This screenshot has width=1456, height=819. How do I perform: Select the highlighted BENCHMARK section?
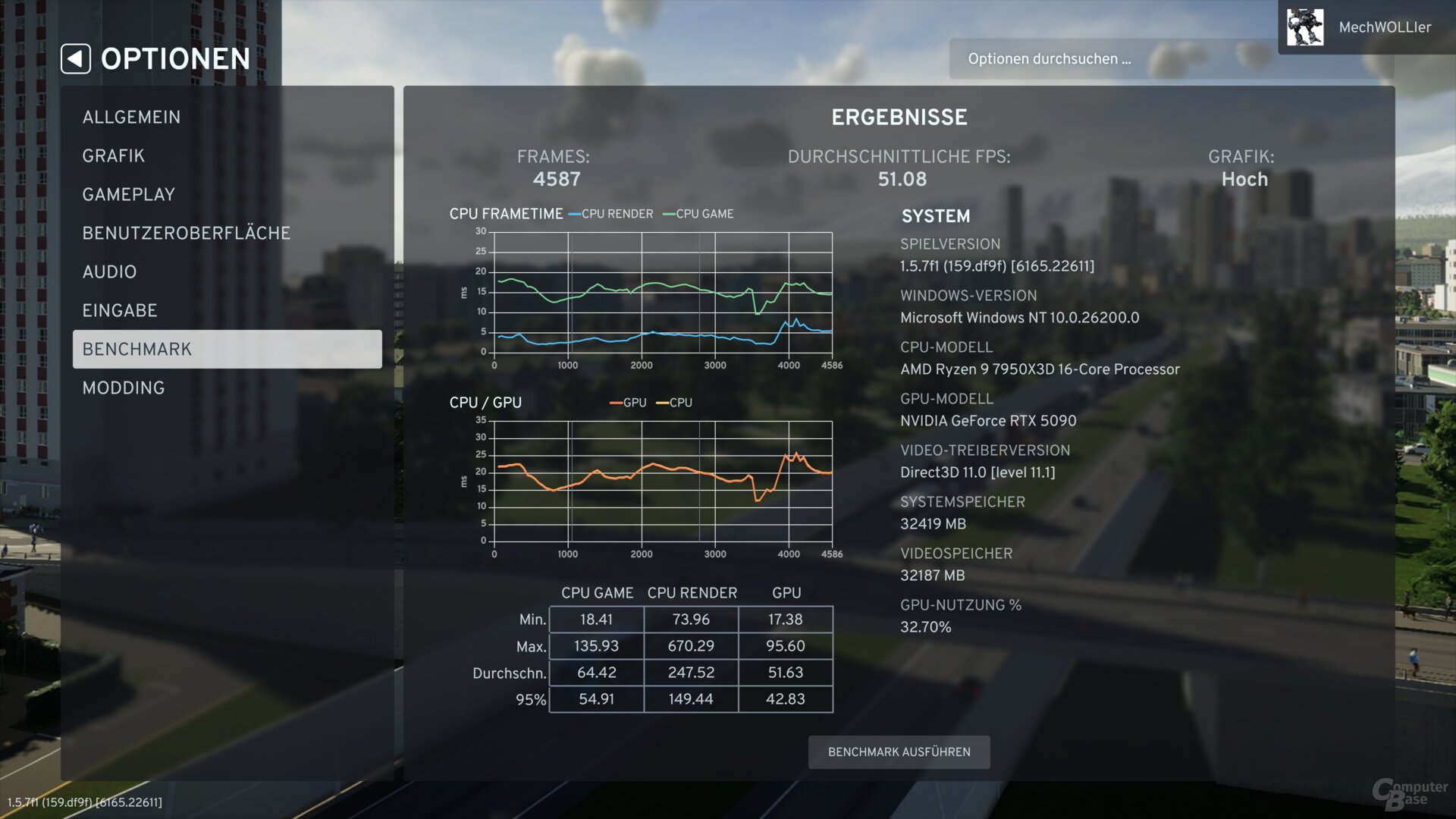[136, 349]
